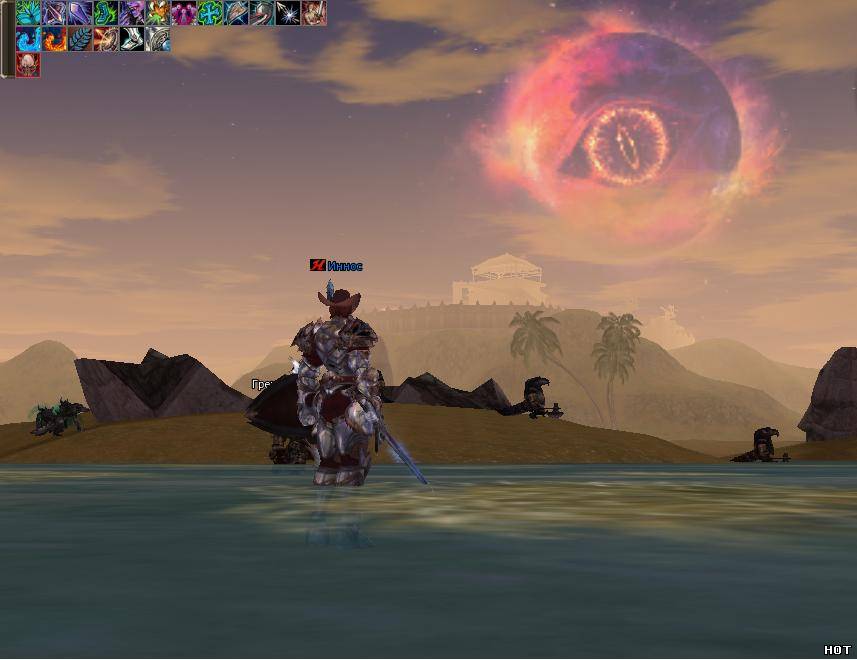Select the orange flower buff icon

click(158, 13)
